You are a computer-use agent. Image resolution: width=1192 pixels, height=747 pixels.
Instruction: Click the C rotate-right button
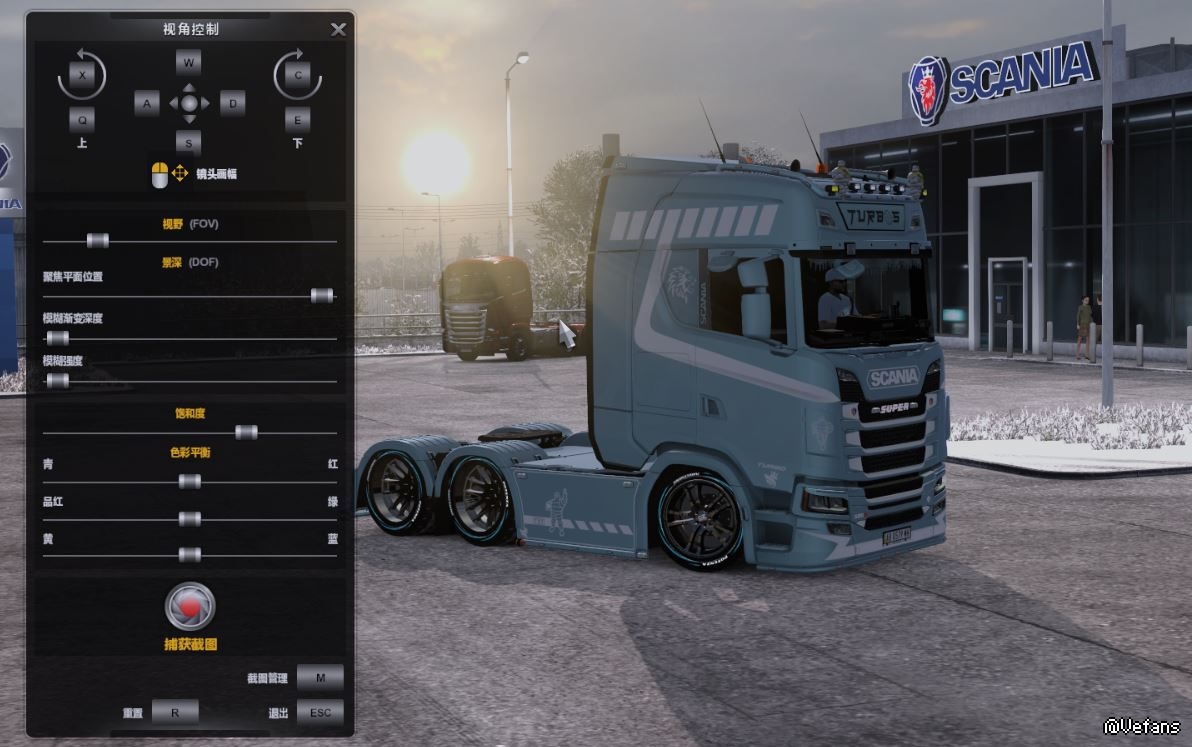click(297, 76)
